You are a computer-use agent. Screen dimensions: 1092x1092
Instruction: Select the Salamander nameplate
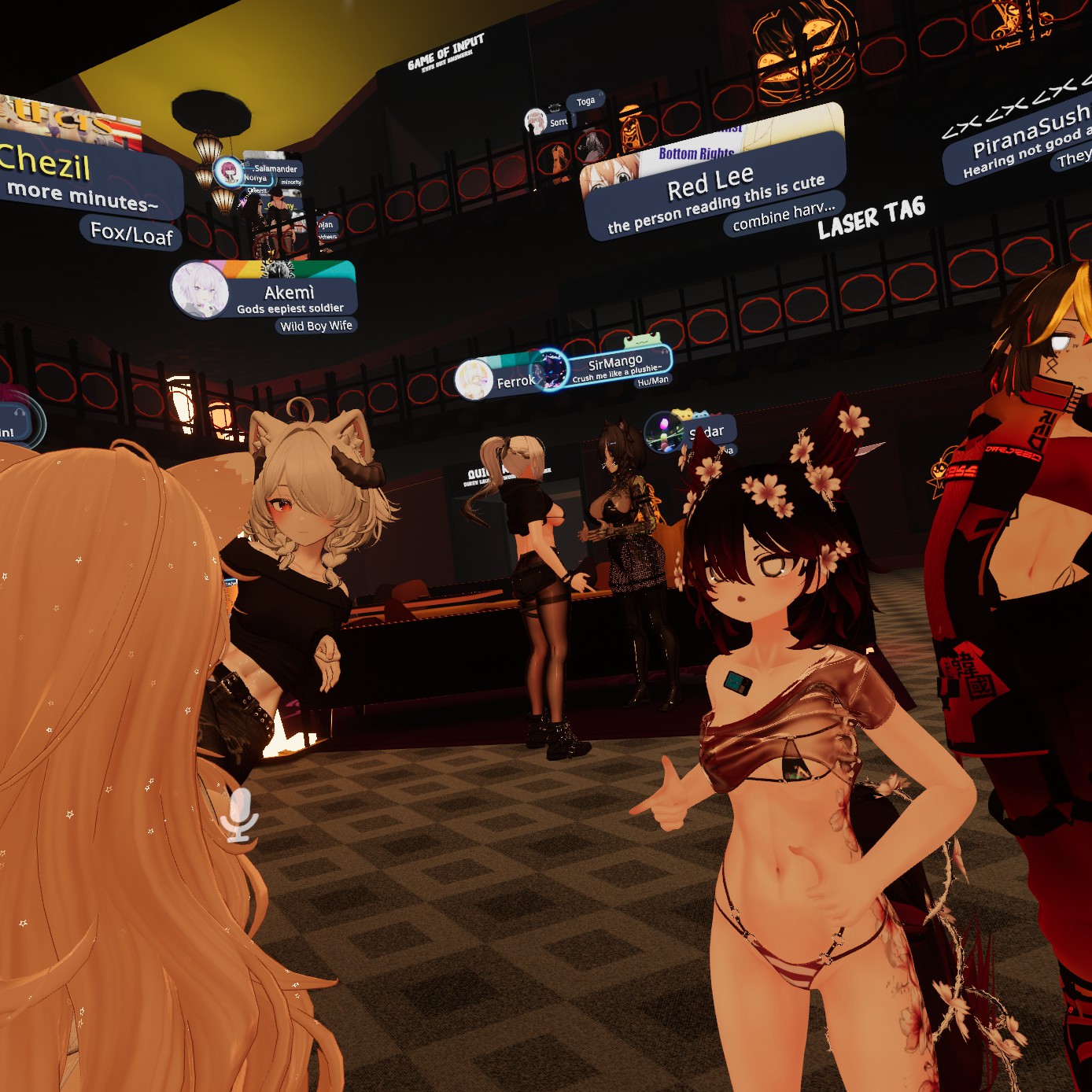pos(275,168)
